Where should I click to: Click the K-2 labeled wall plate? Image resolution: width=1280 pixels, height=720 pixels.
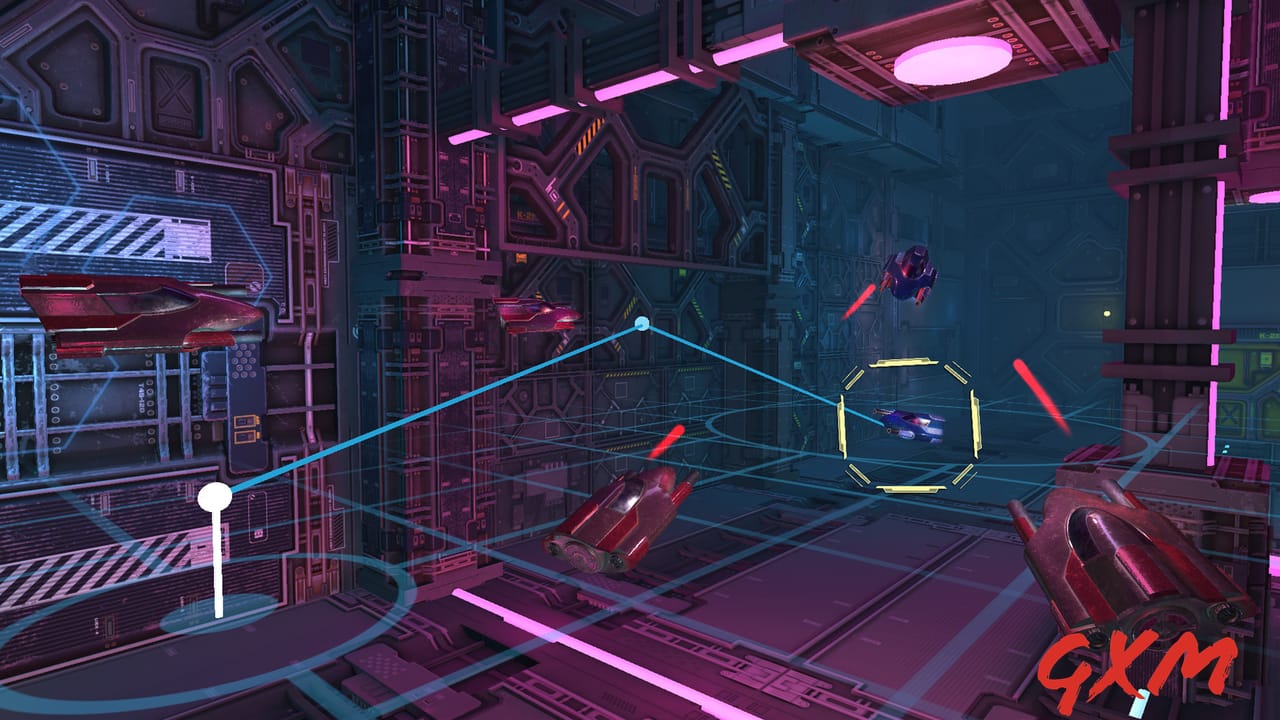click(525, 218)
